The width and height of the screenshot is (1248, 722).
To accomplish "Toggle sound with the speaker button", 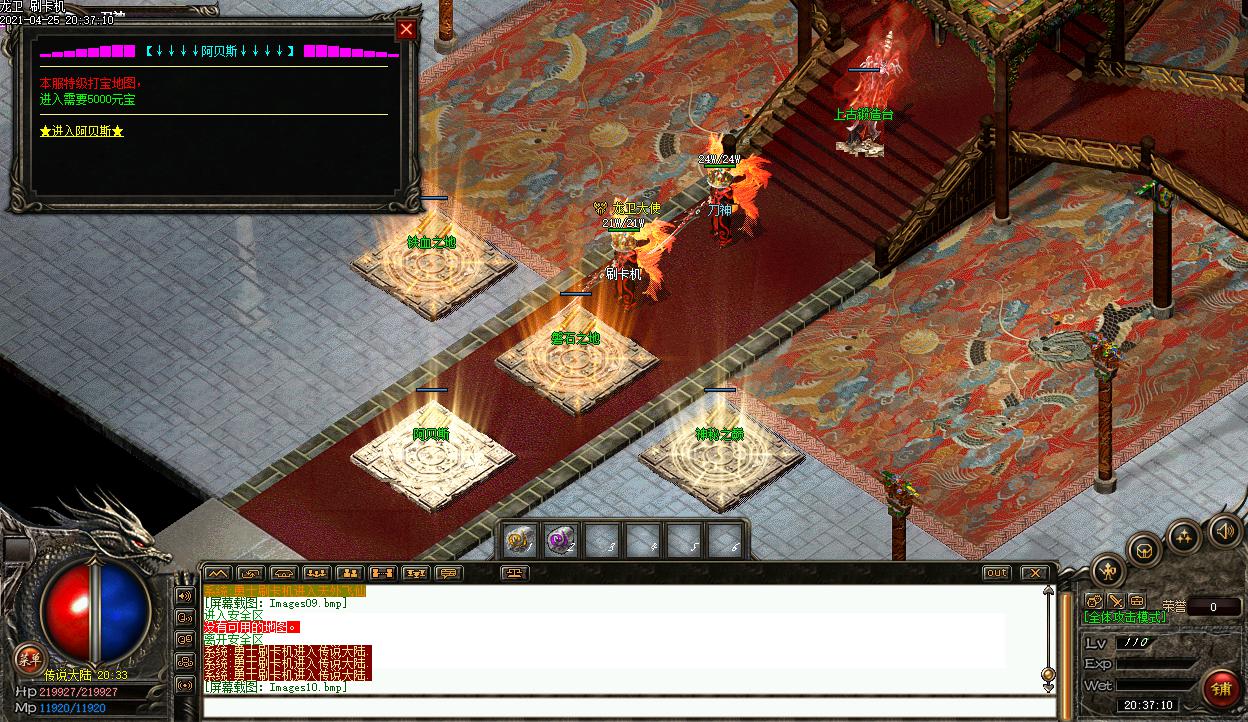I will tap(1224, 530).
